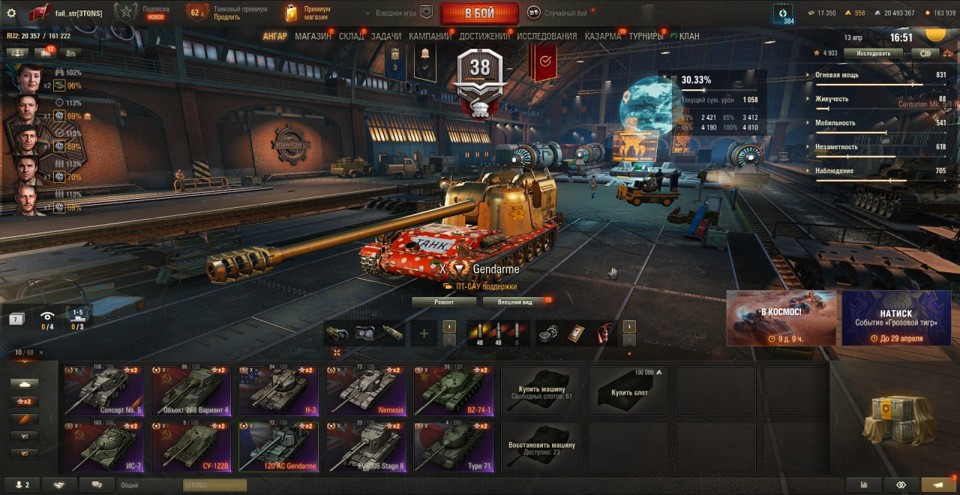Start a battle with the В БОЙ button
The image size is (960, 495).
point(479,13)
